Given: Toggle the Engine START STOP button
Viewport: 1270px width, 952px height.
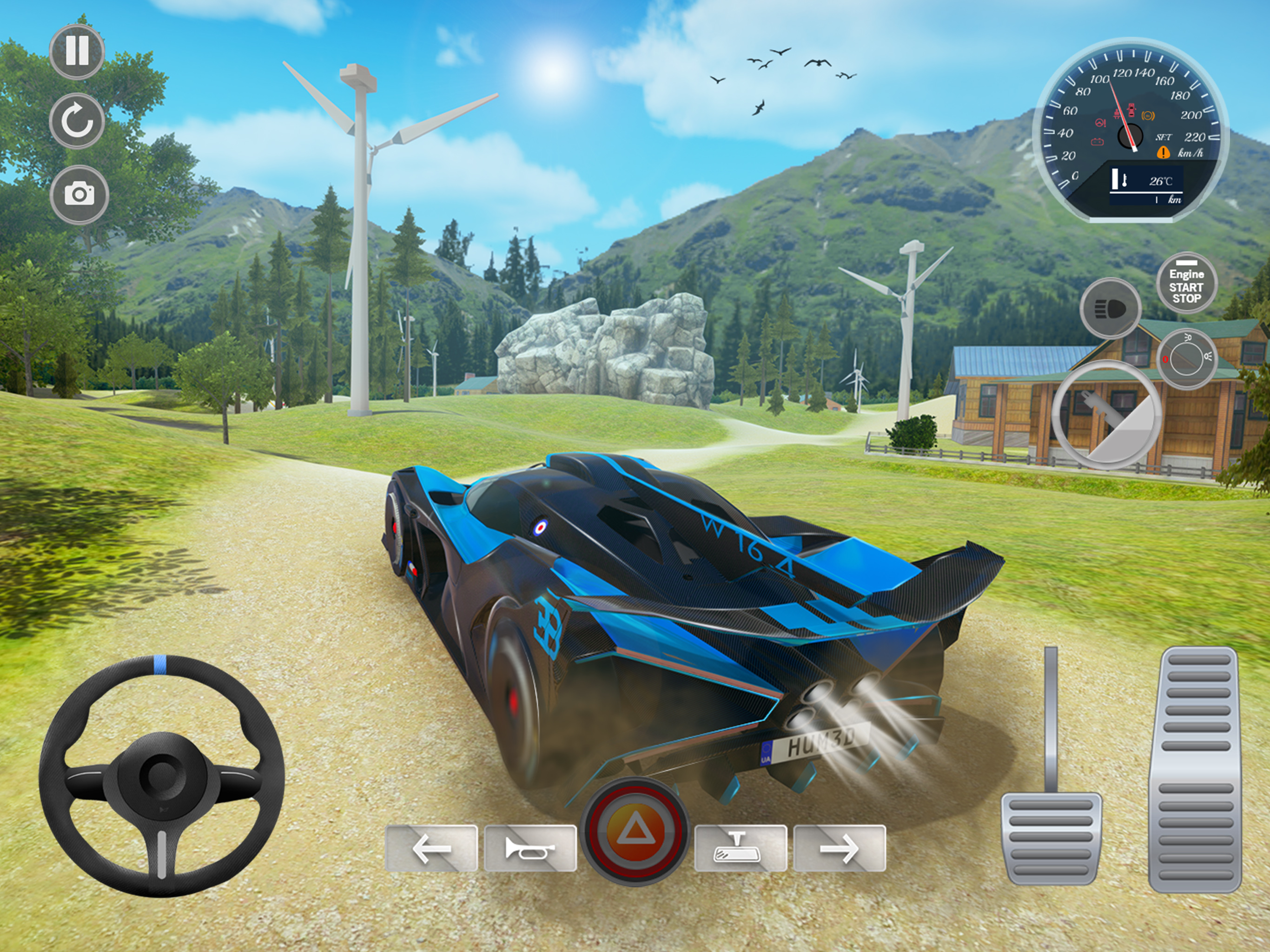Looking at the screenshot, I should point(1186,284).
